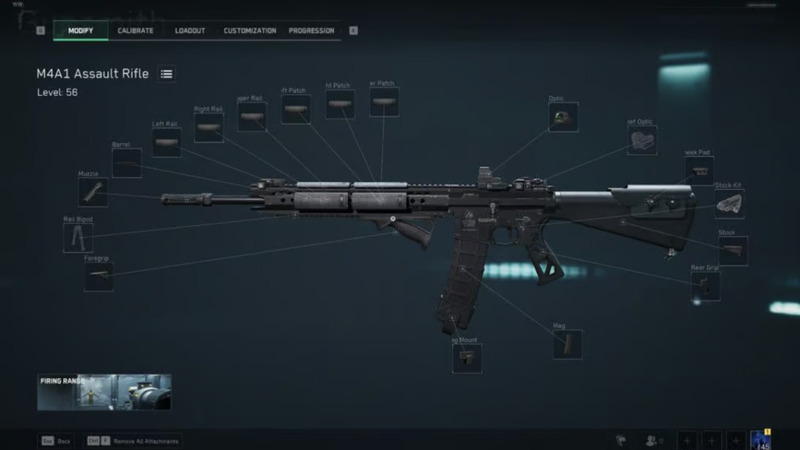Go back to the previous screen

click(55, 440)
